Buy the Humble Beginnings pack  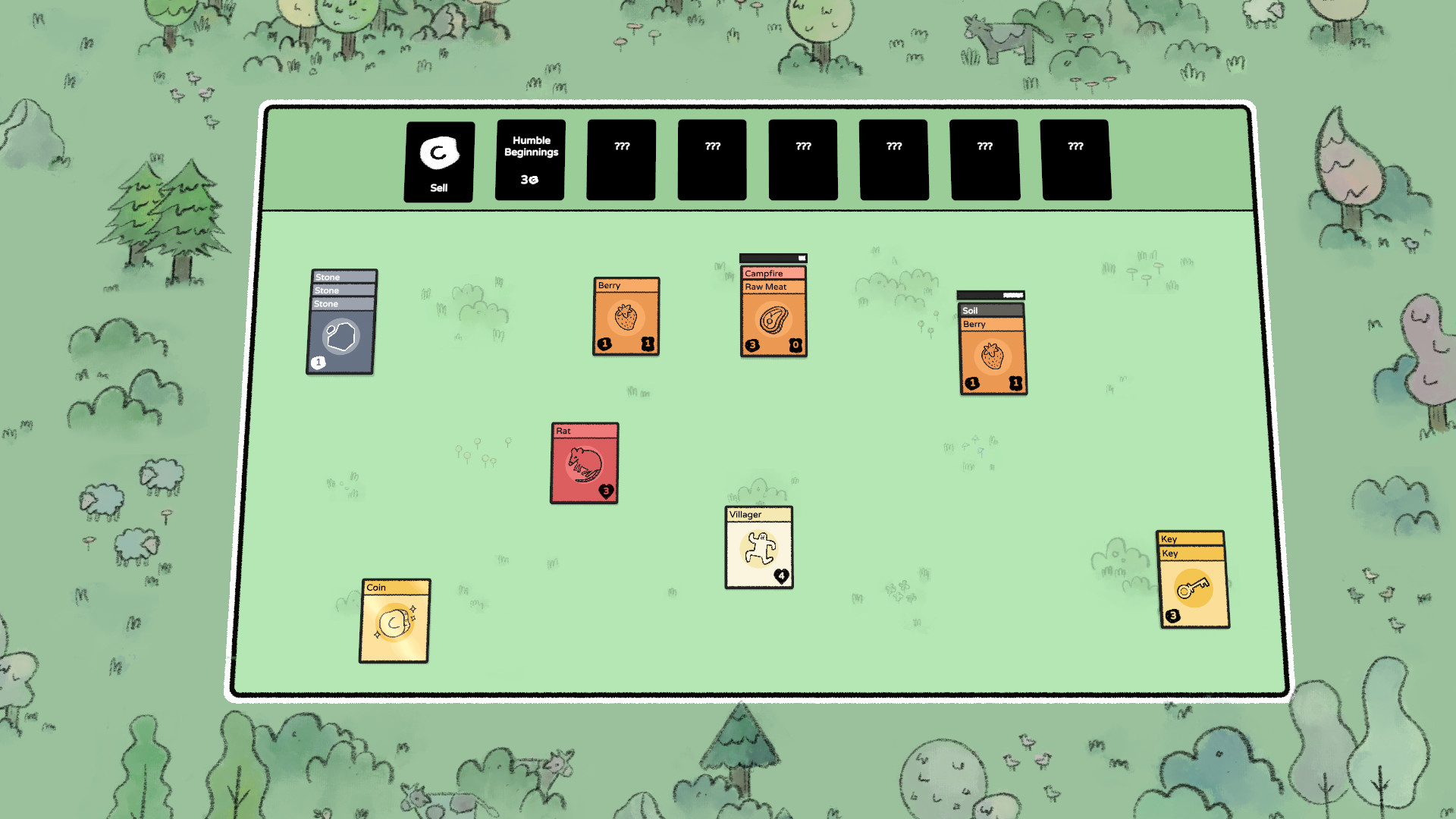click(529, 160)
